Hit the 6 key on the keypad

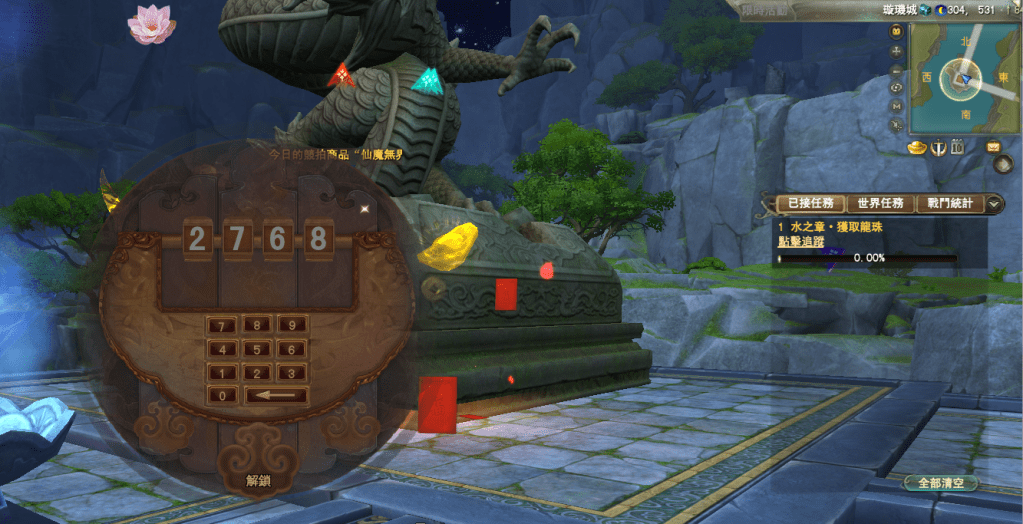pos(291,349)
